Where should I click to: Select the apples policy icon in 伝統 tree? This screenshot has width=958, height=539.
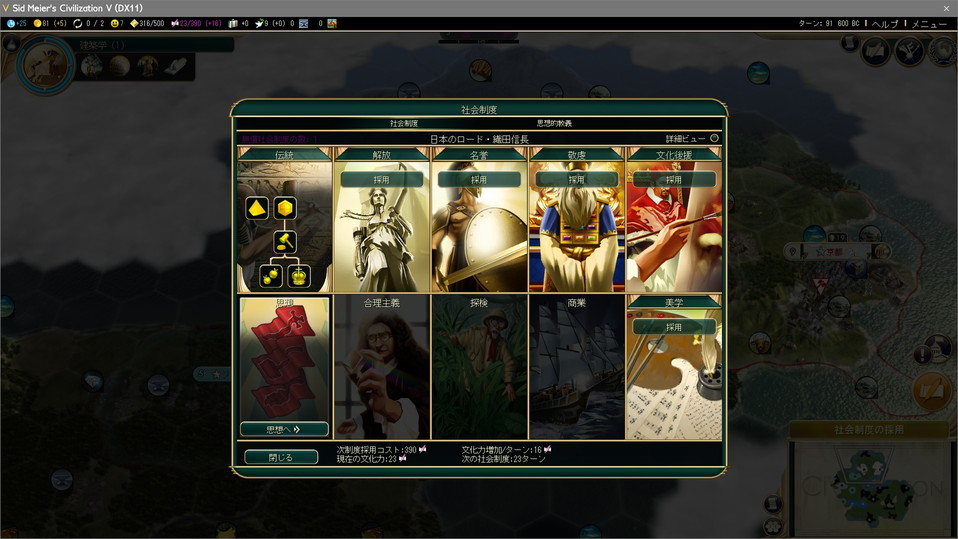coord(270,276)
